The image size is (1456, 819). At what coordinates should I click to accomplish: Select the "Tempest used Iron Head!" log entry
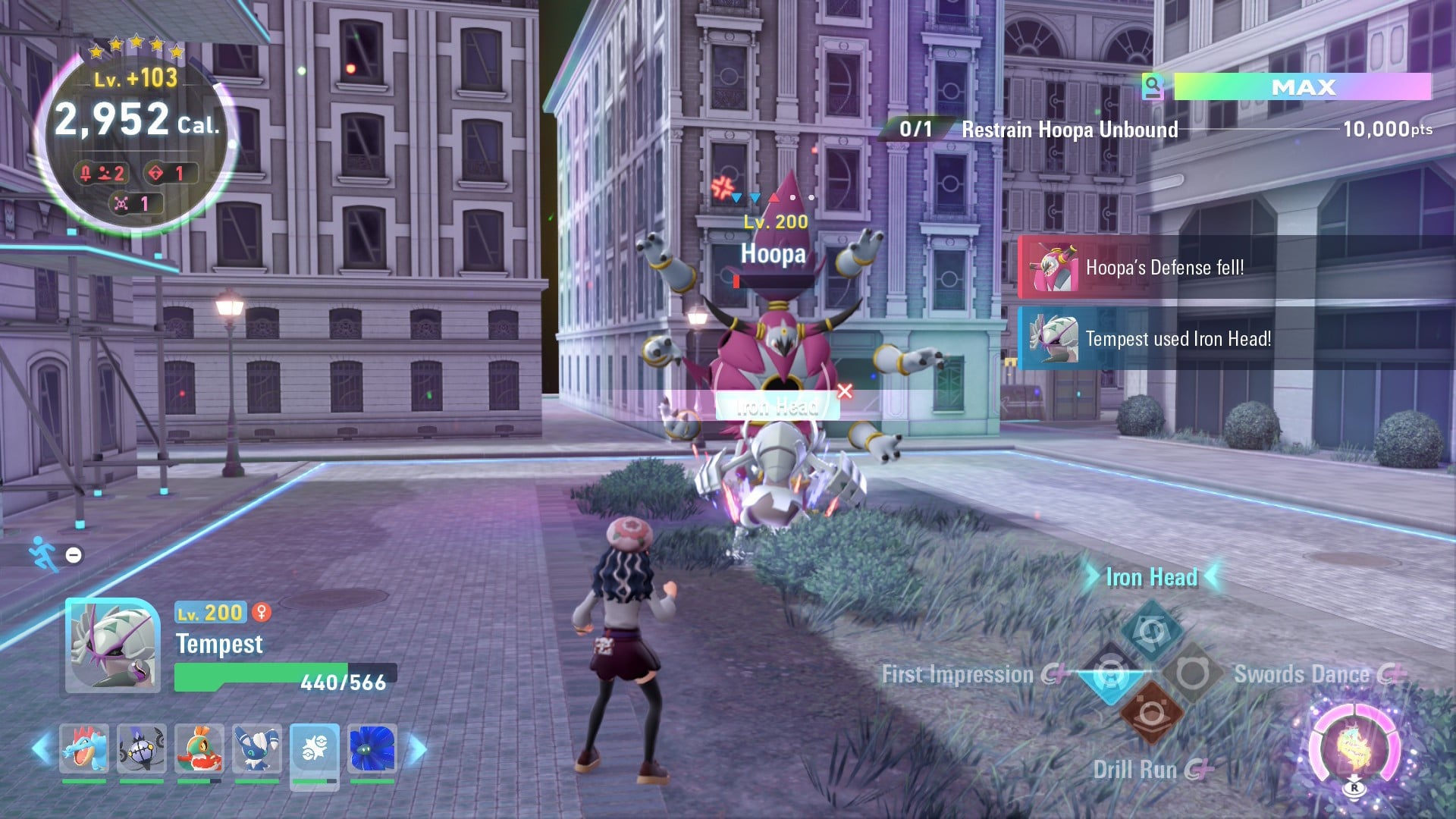tap(1178, 339)
